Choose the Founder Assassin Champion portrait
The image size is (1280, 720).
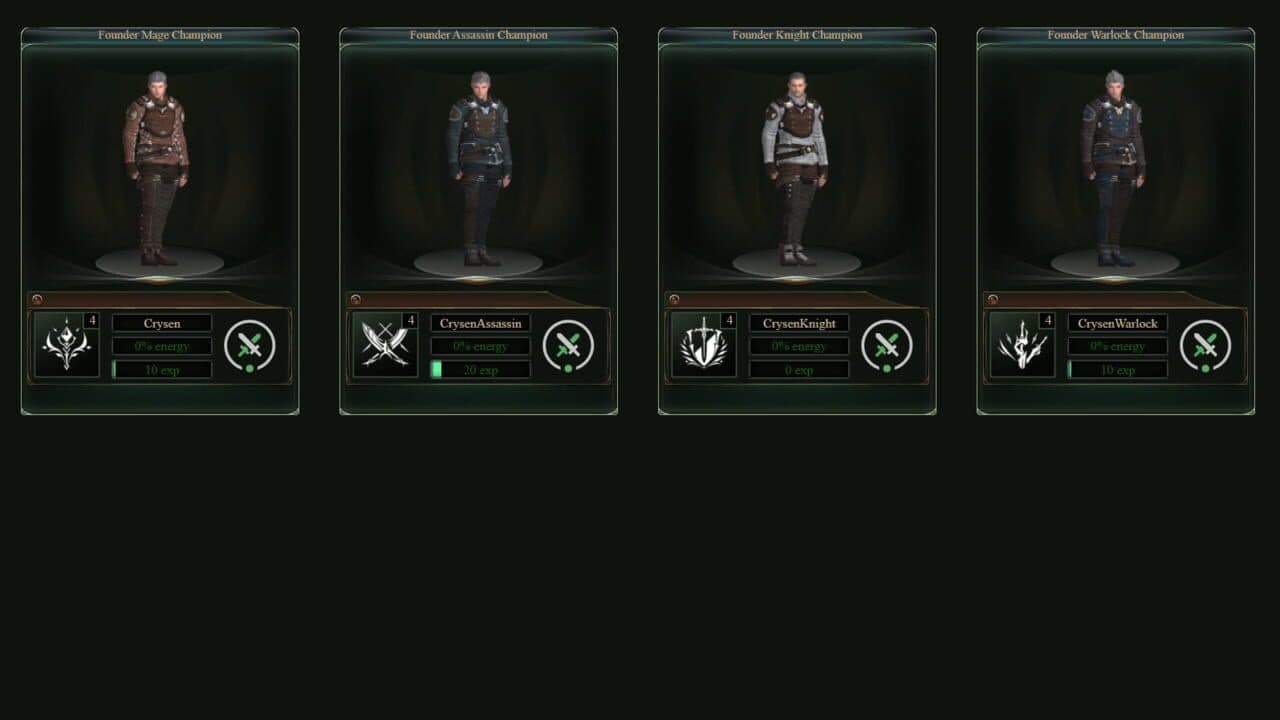pyautogui.click(x=478, y=170)
